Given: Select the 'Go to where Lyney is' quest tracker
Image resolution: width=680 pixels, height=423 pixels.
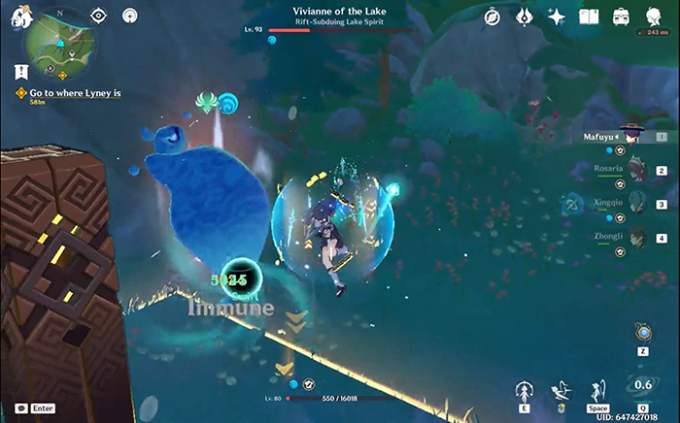Looking at the screenshot, I should 68,93.
